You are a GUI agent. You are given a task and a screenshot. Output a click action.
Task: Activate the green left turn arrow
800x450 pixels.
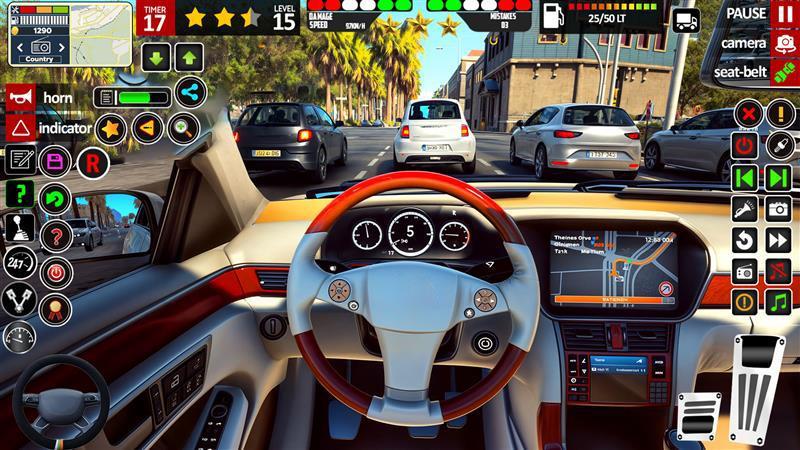(x=745, y=177)
